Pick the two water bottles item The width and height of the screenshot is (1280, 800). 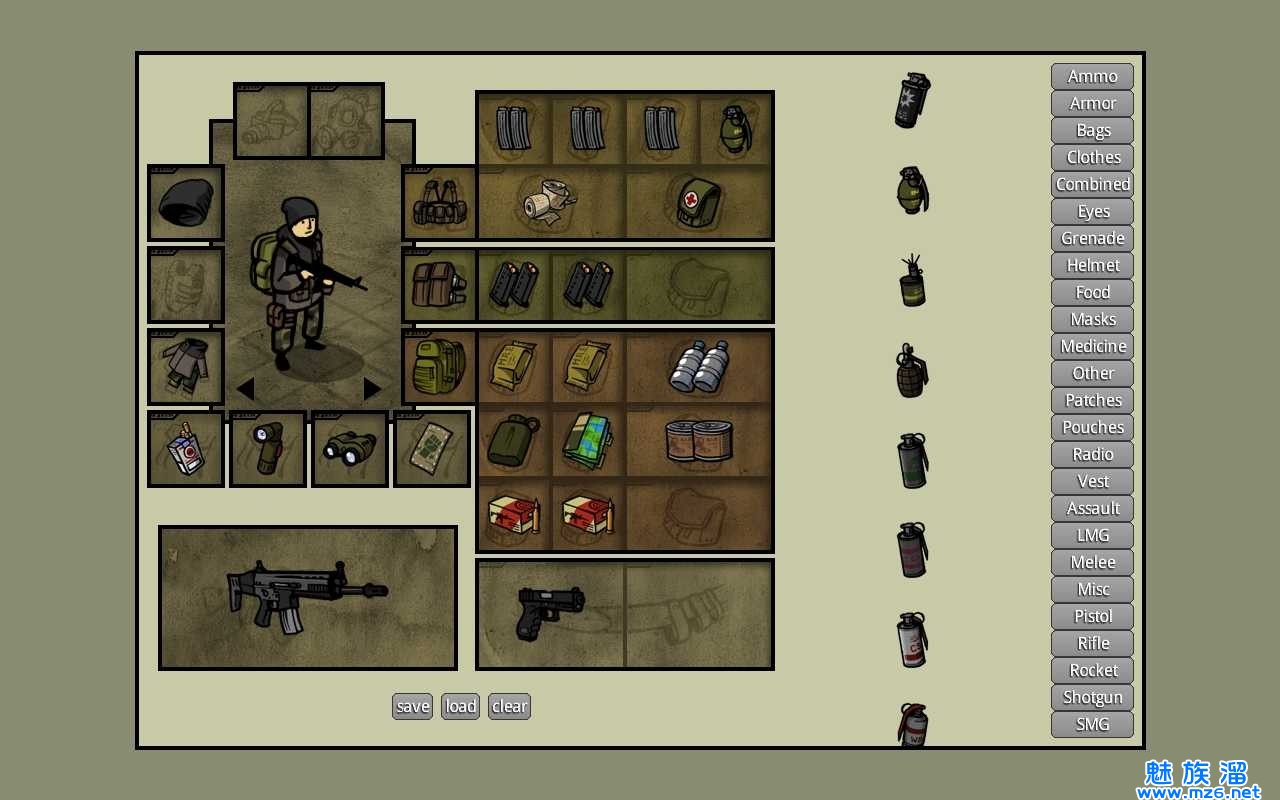[699, 366]
